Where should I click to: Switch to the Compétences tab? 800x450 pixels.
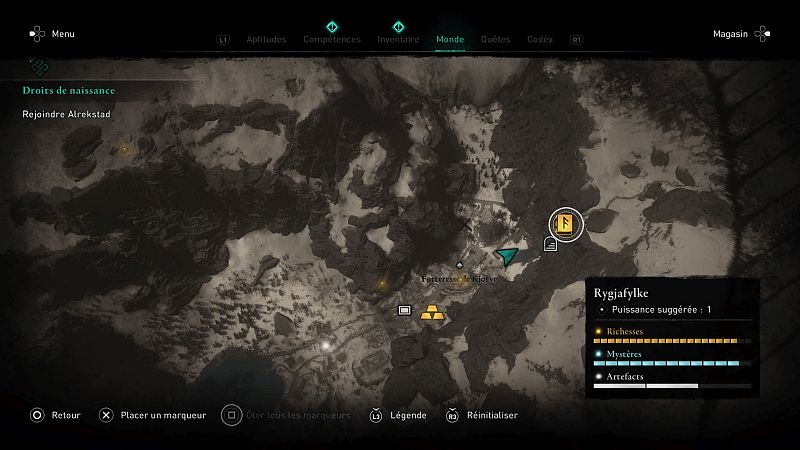pos(331,40)
